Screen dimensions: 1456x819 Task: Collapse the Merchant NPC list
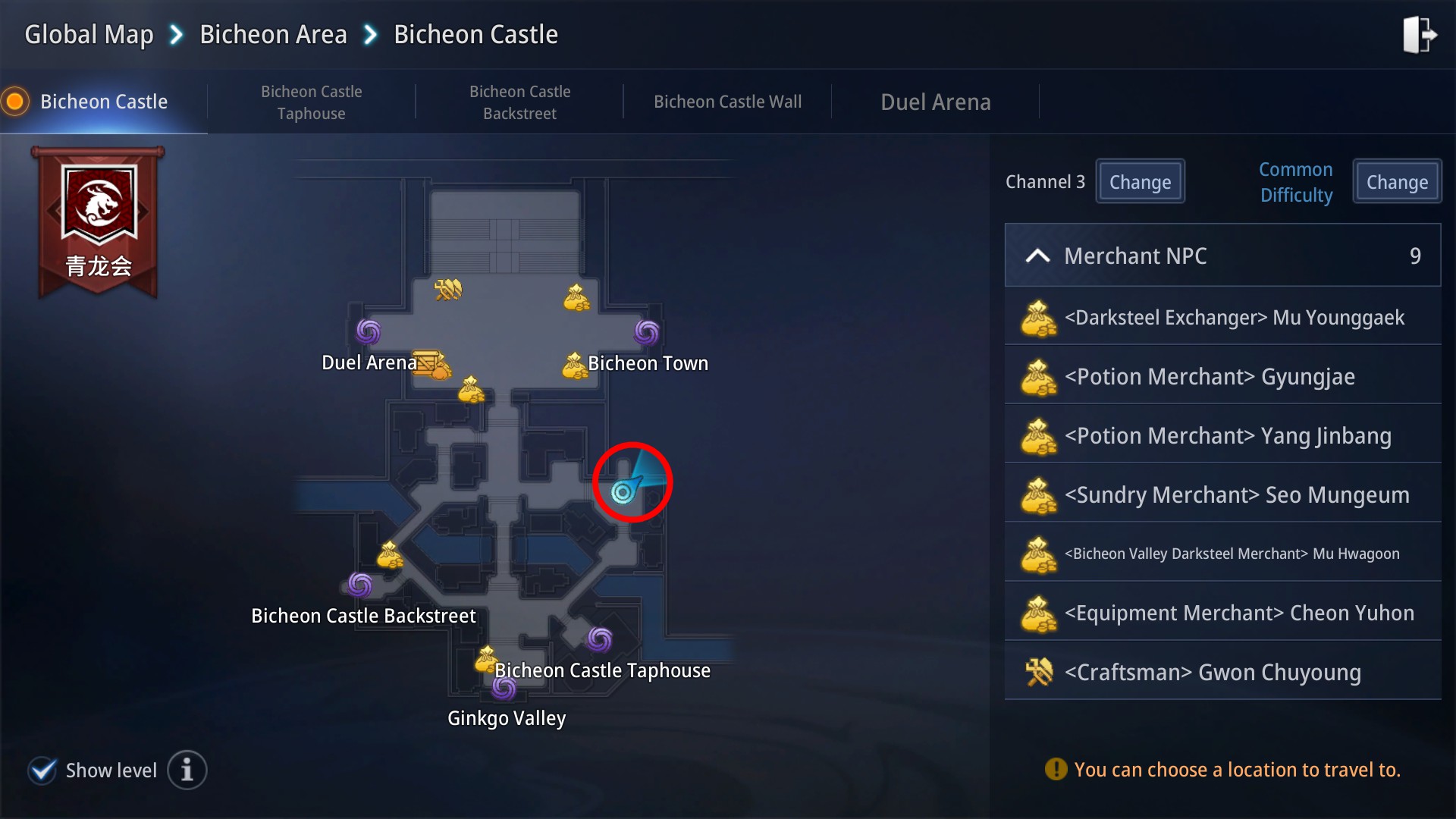coord(1038,256)
